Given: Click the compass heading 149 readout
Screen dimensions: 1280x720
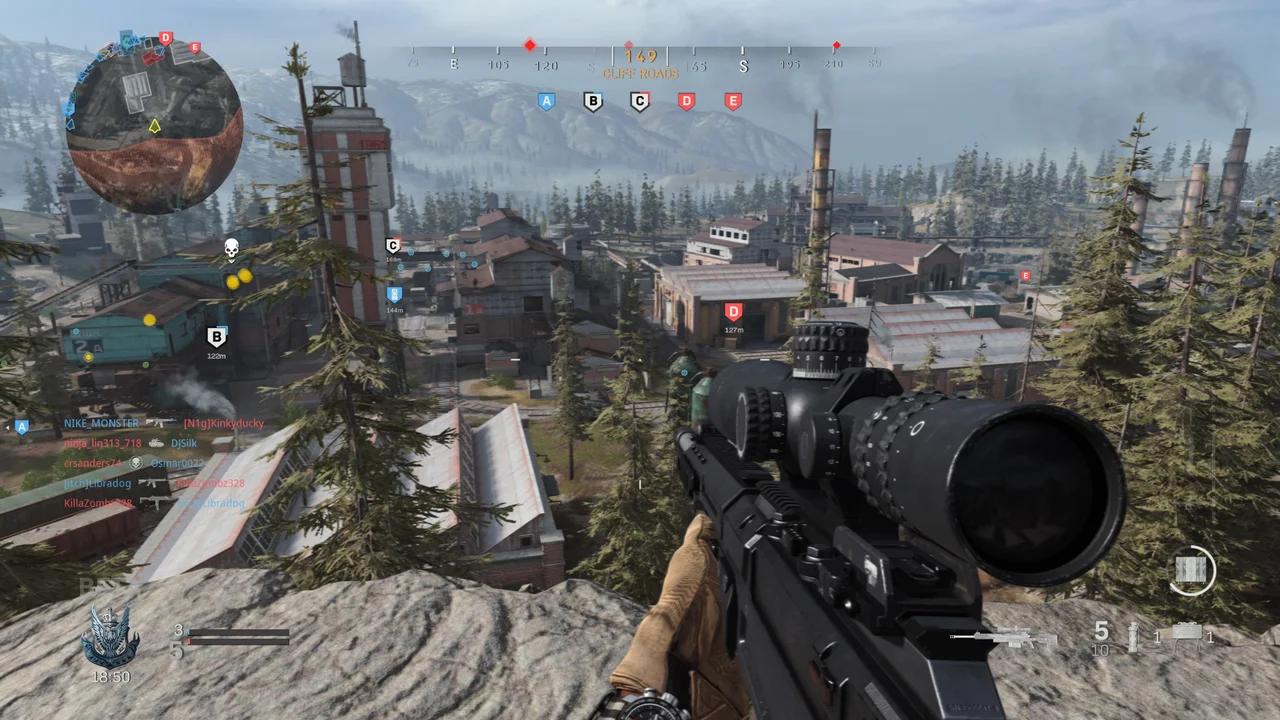Looking at the screenshot, I should point(640,56).
